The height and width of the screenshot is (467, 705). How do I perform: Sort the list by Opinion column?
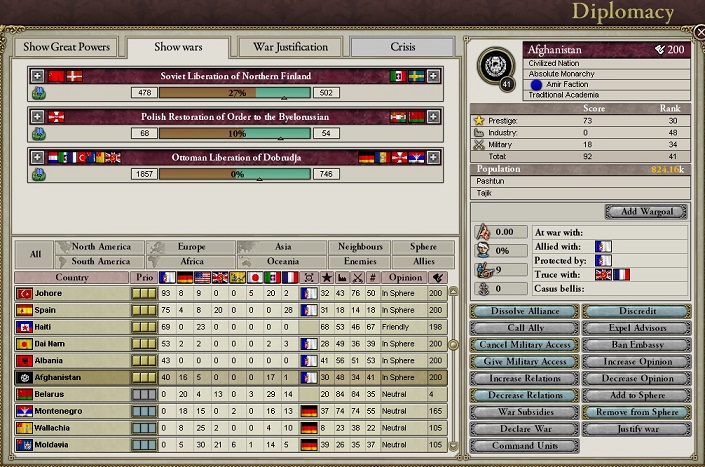click(x=404, y=277)
